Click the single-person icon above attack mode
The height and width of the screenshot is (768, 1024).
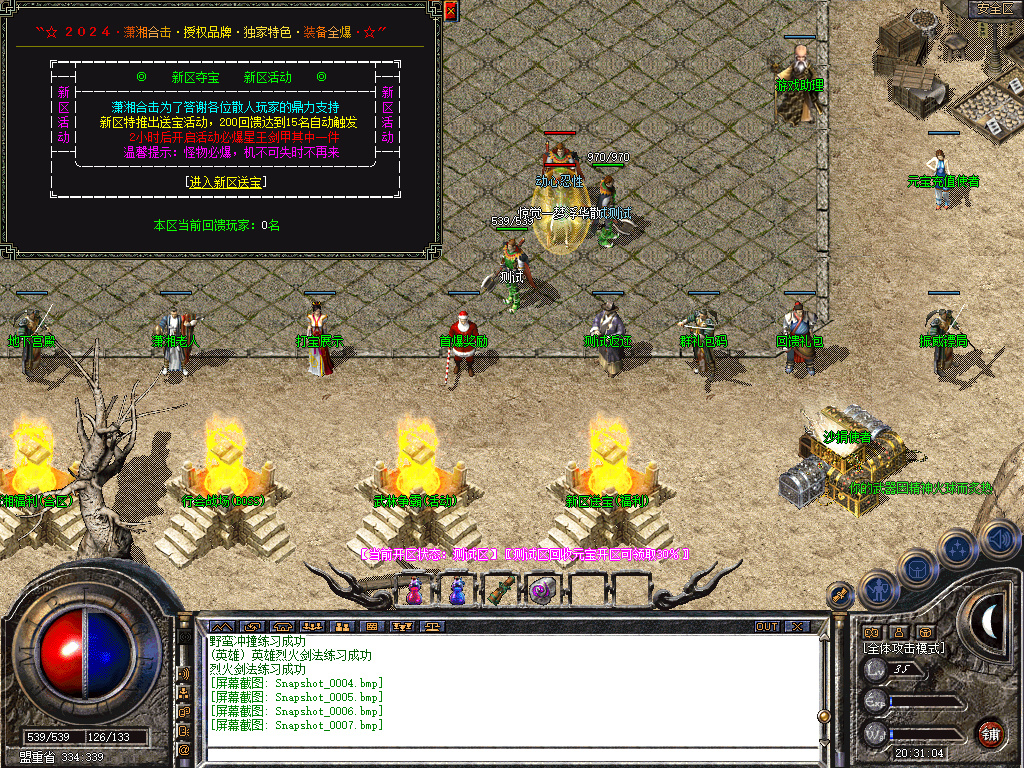tap(898, 632)
